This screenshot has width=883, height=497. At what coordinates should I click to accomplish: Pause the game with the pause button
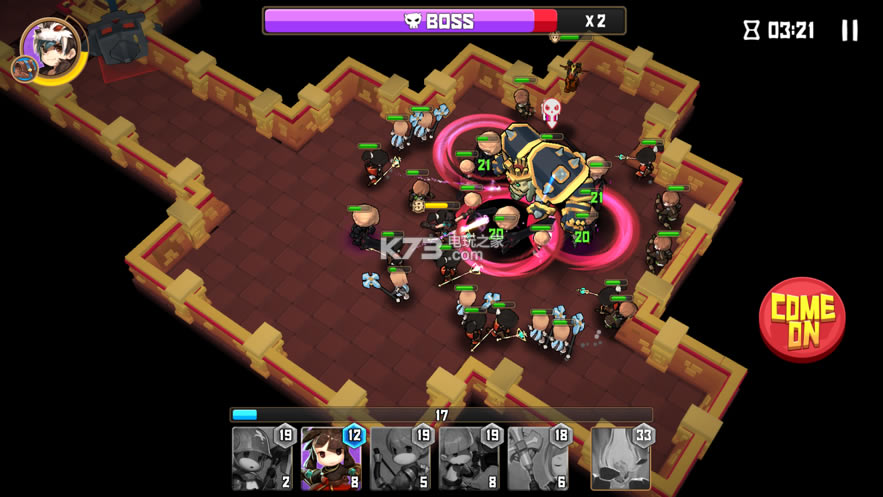(x=849, y=30)
